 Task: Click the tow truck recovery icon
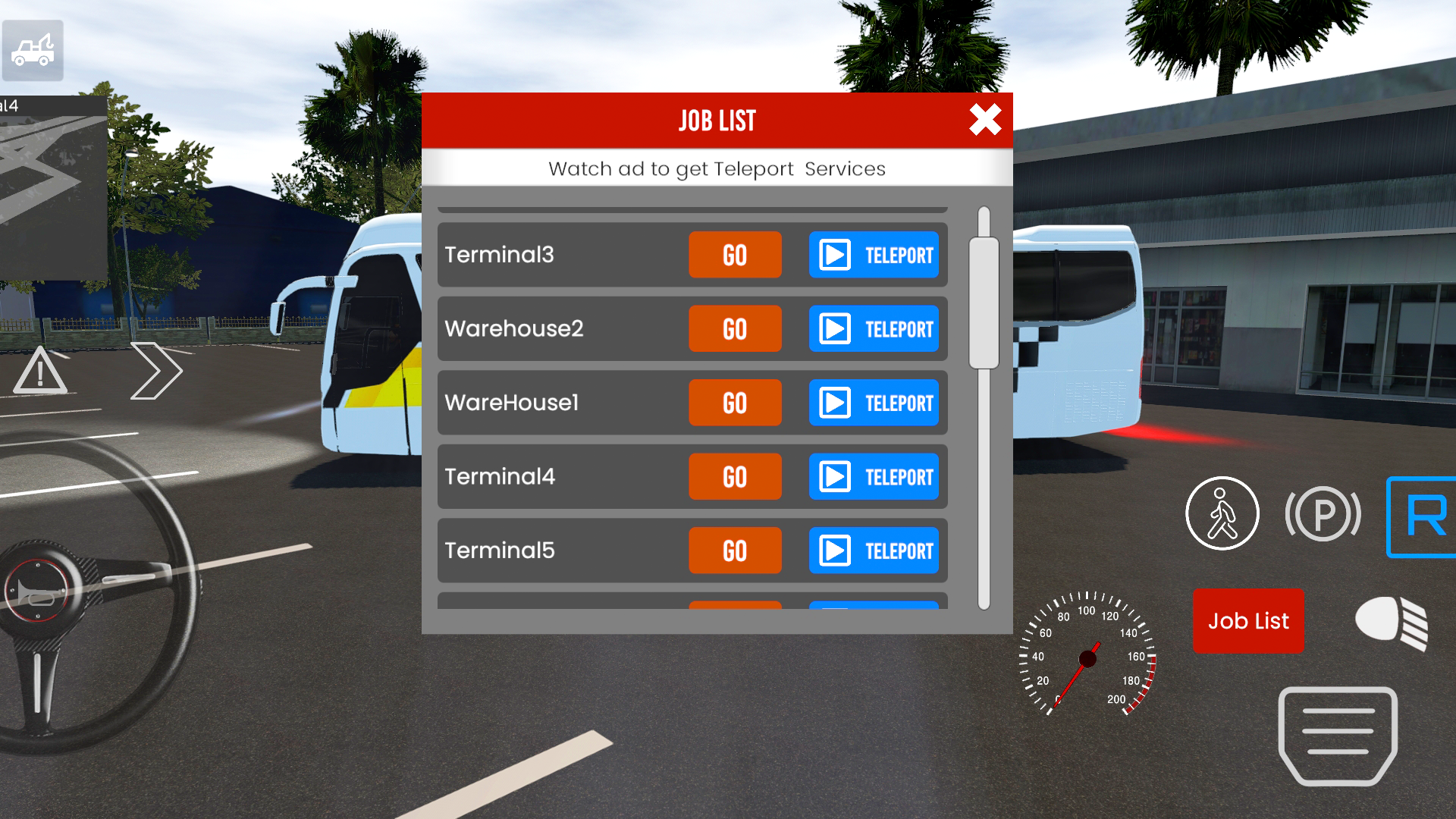32,50
